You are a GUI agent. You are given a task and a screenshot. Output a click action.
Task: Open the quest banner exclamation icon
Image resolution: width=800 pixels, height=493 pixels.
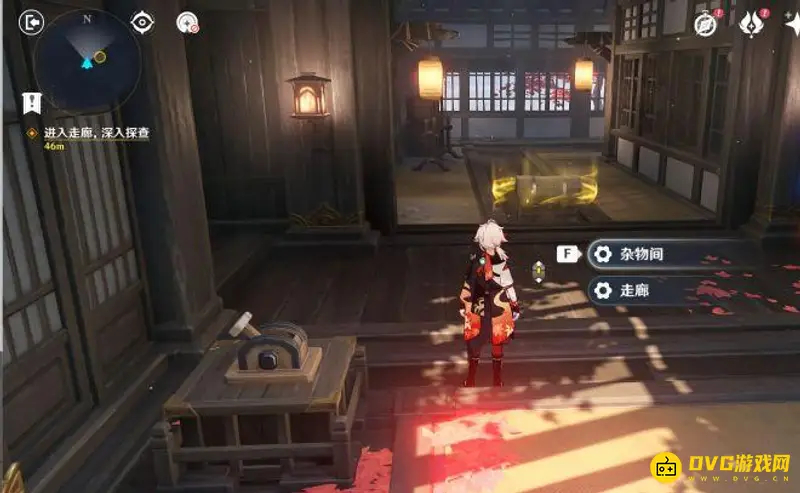(32, 101)
